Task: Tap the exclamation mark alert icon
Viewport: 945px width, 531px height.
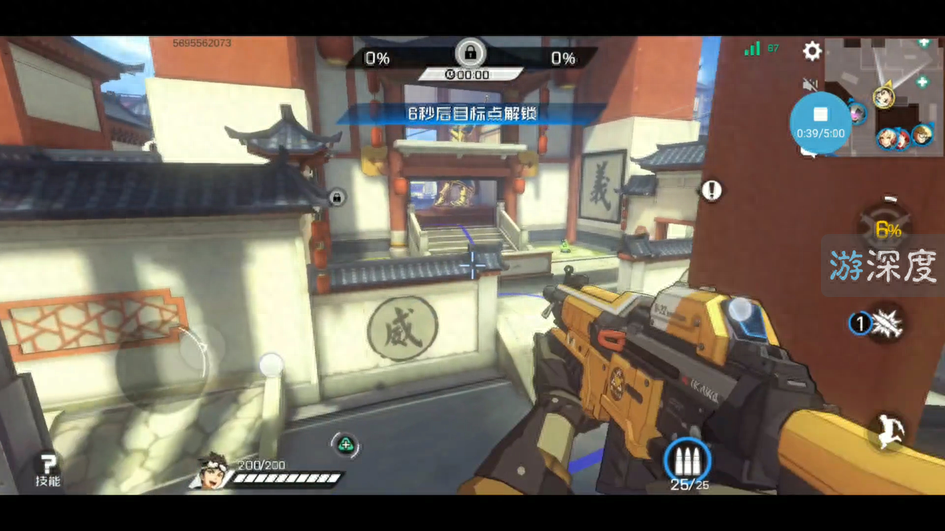Action: click(x=711, y=190)
